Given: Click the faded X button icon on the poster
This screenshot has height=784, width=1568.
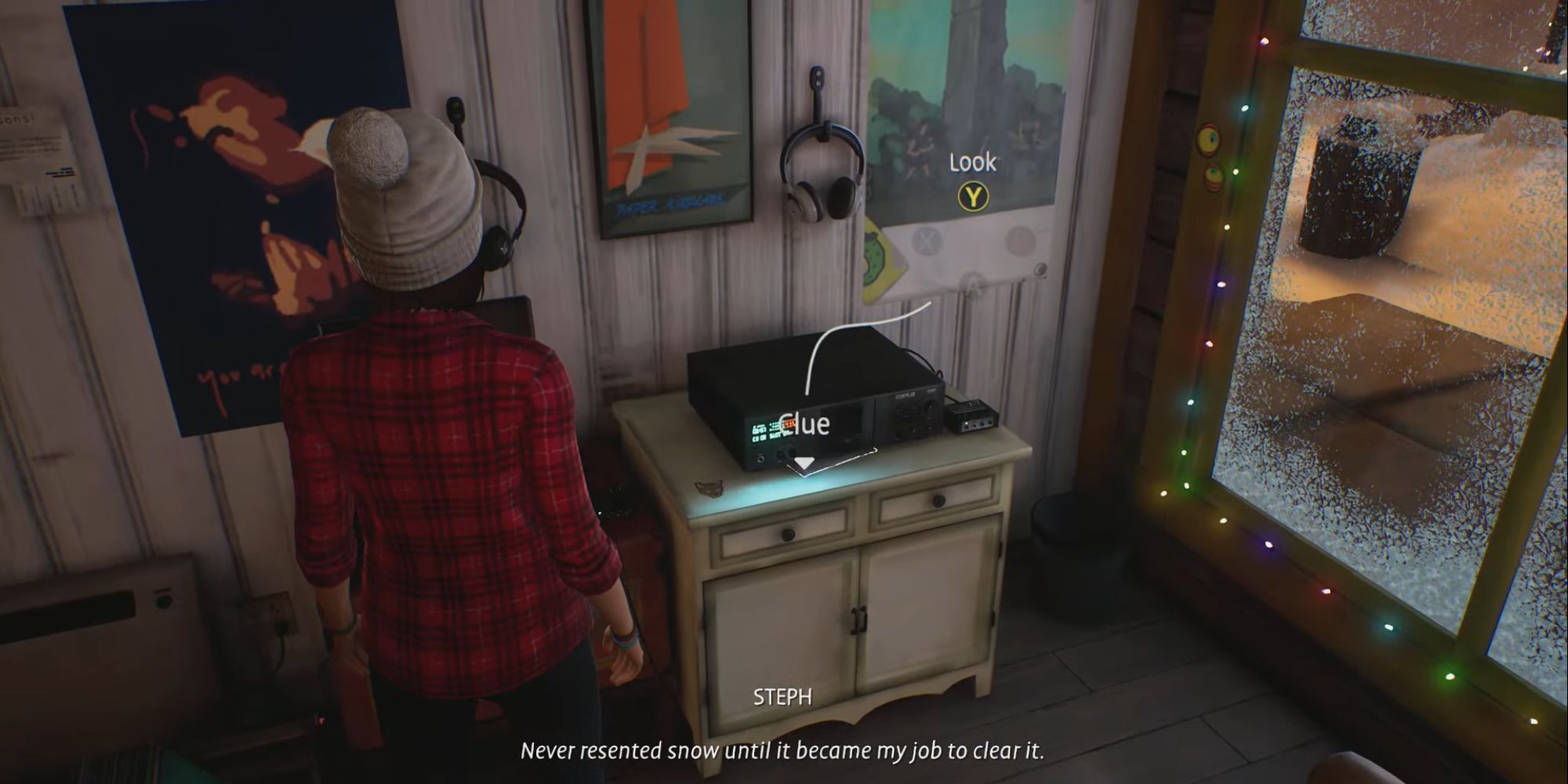Looking at the screenshot, I should [927, 241].
